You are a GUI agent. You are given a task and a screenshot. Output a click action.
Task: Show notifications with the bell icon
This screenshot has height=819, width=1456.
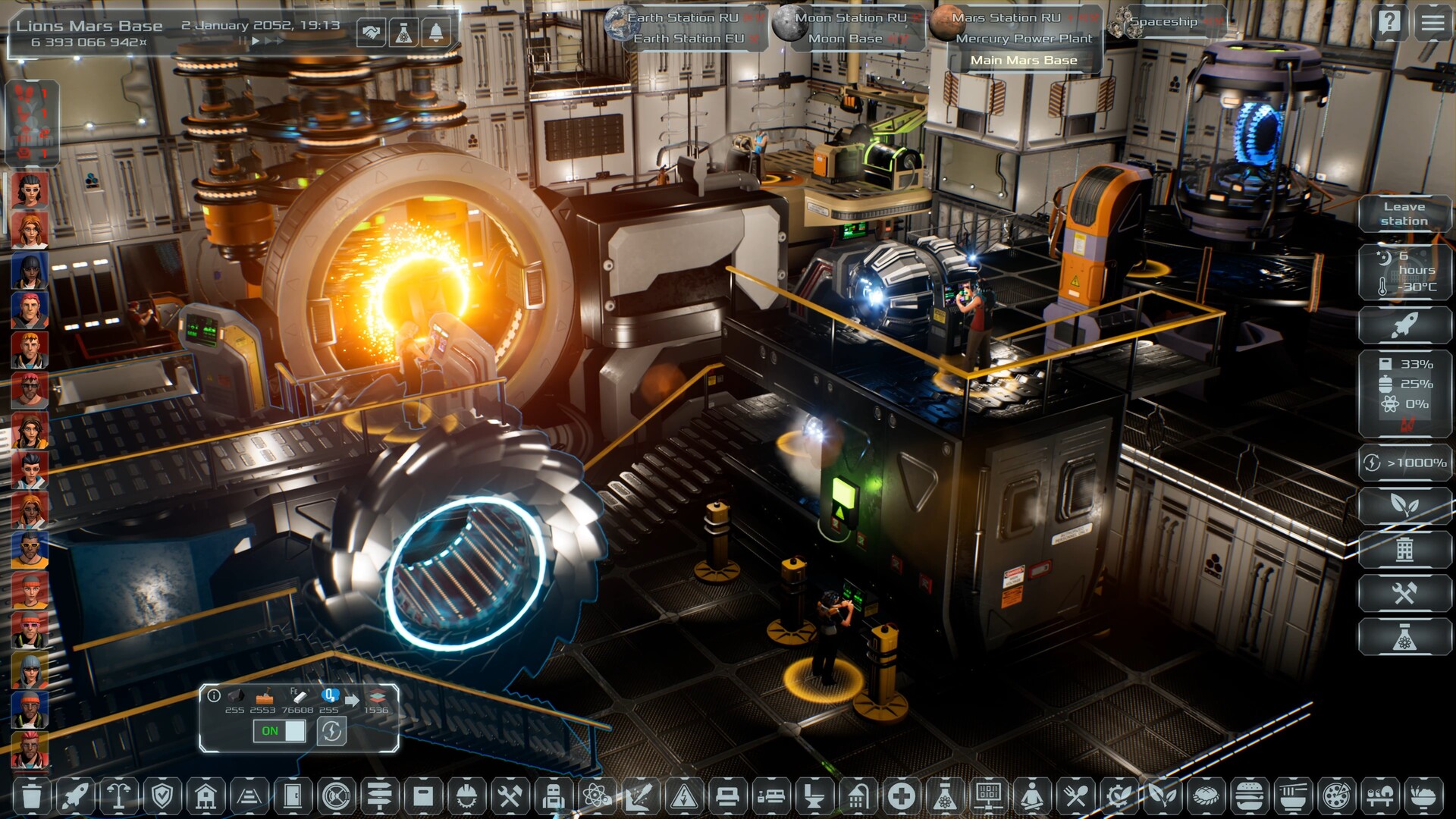point(436,33)
